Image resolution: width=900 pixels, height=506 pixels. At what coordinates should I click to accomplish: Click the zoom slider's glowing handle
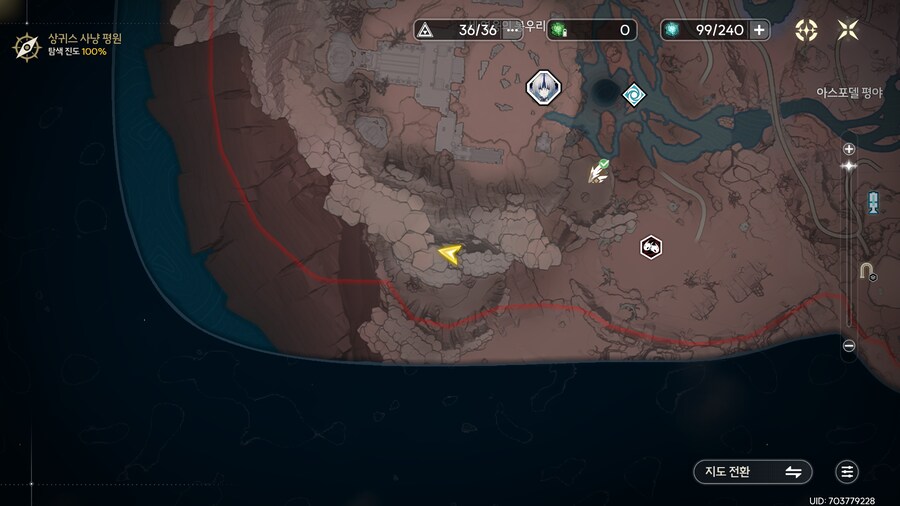pos(849,166)
